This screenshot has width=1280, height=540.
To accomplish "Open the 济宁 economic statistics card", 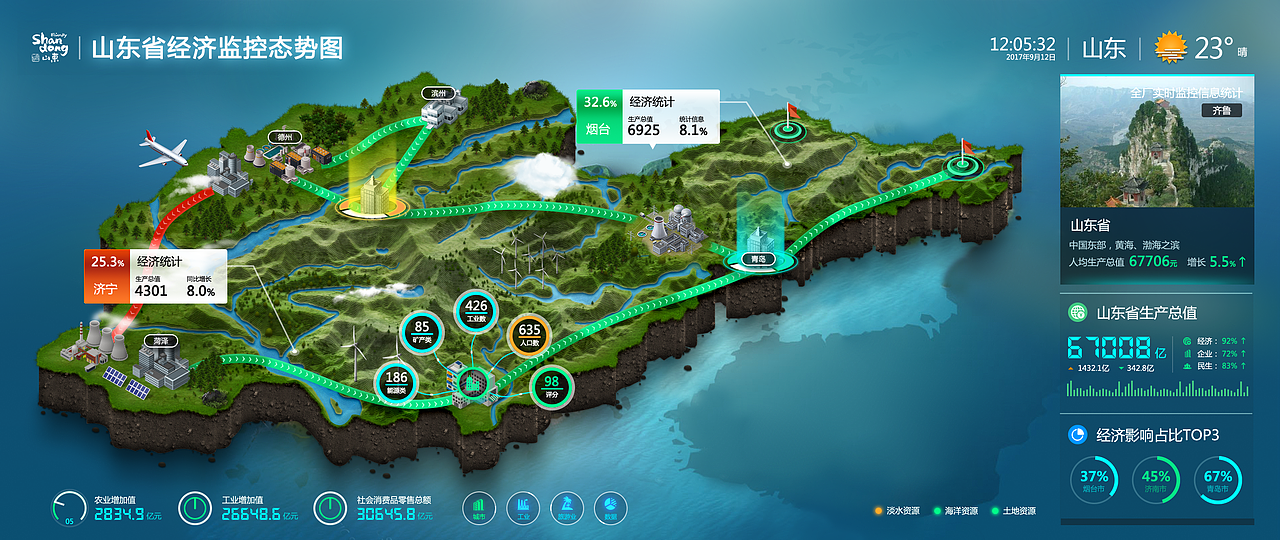I will (x=155, y=277).
